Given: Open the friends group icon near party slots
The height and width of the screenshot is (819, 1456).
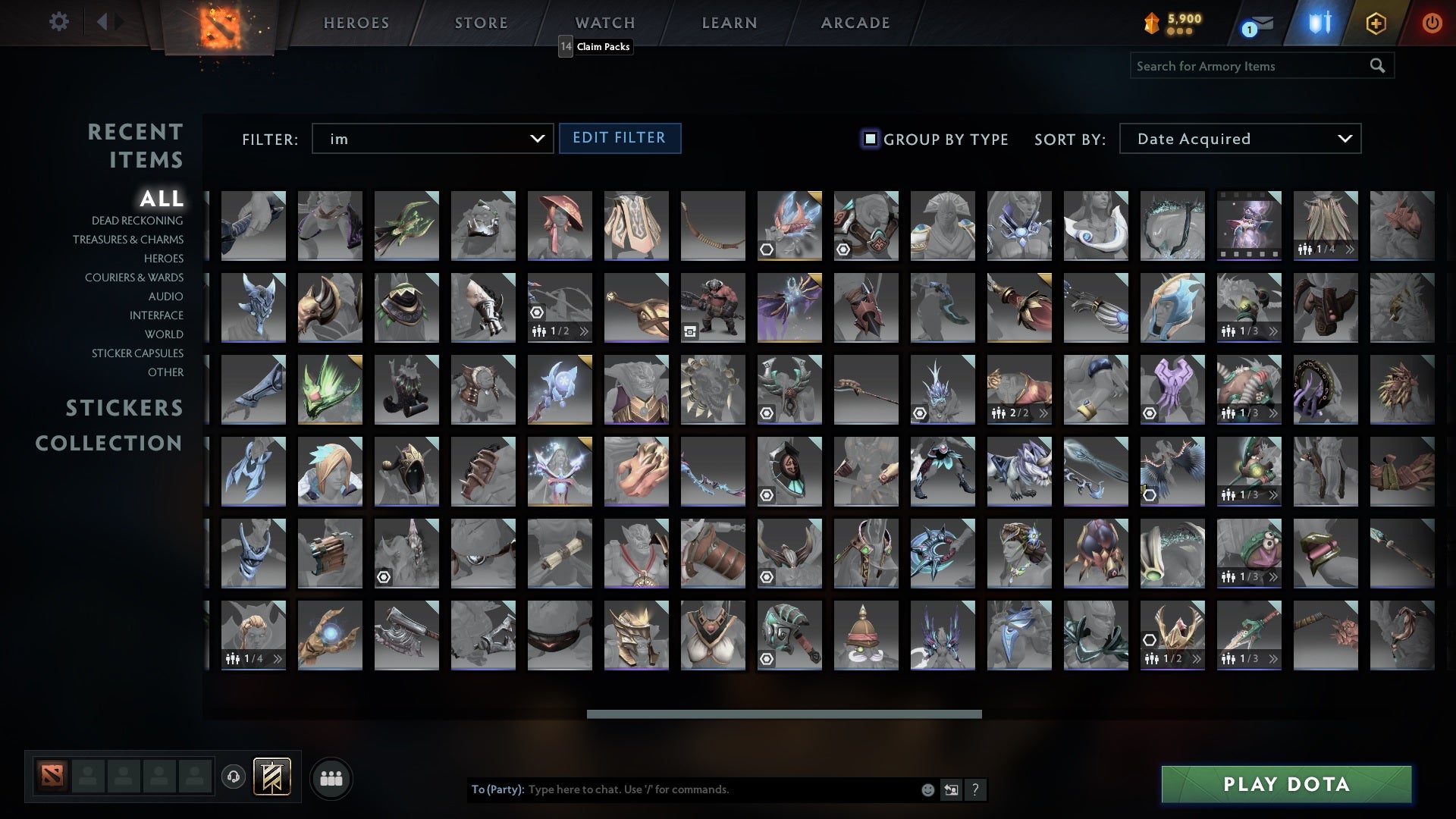Looking at the screenshot, I should pos(331,777).
